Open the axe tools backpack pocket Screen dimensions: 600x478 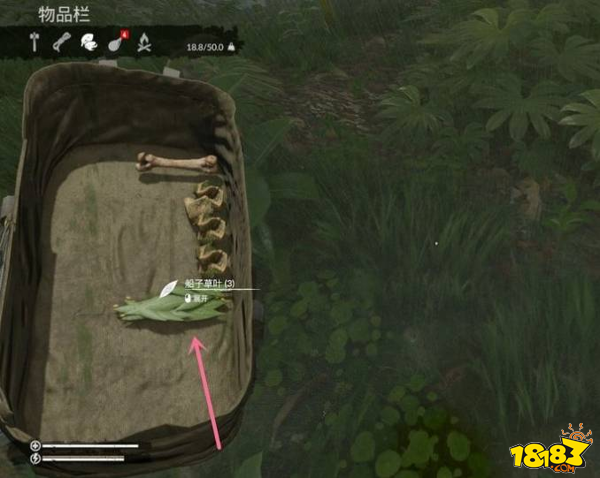coord(33,42)
